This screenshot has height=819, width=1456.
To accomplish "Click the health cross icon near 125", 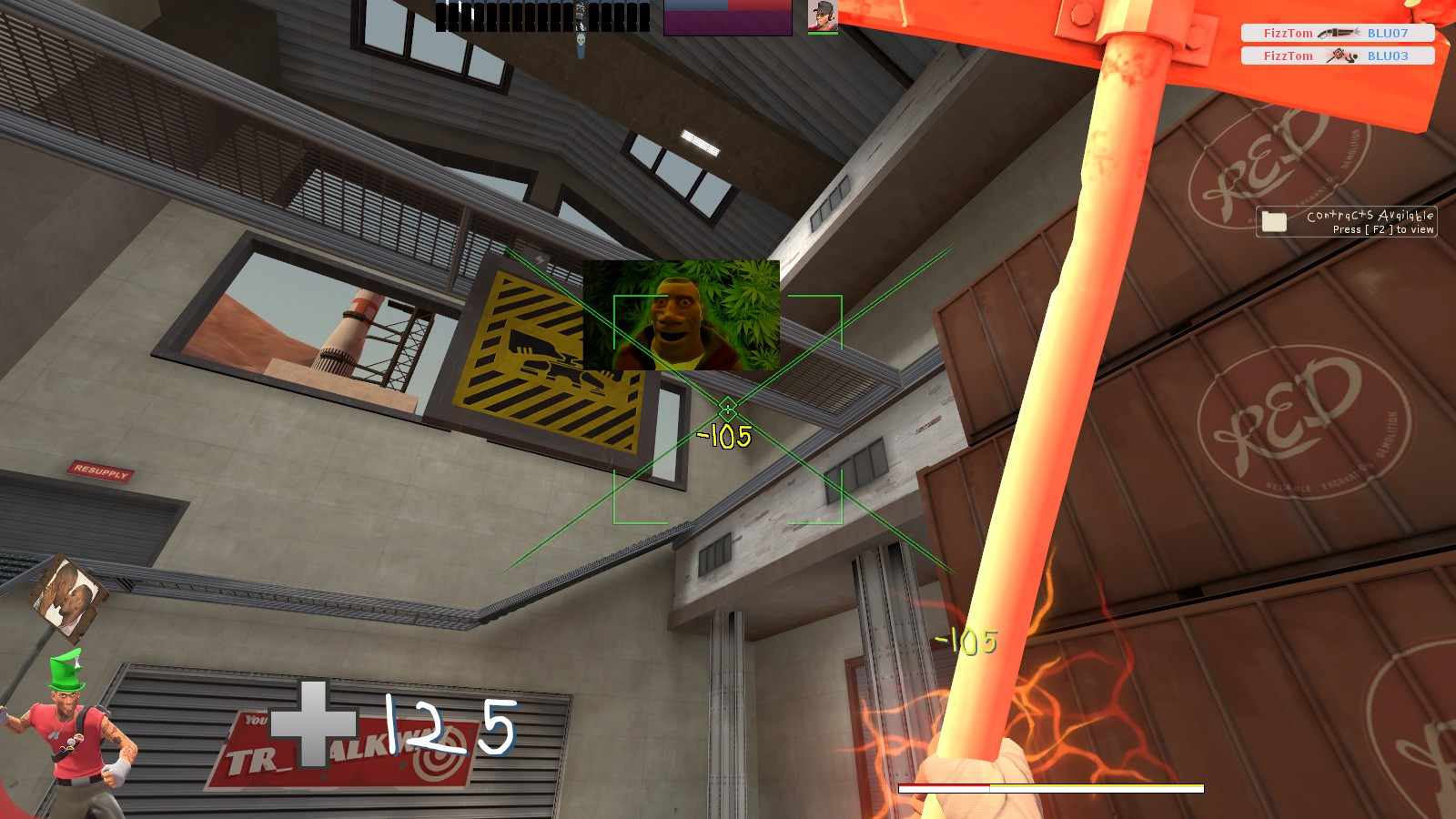I will (314, 725).
